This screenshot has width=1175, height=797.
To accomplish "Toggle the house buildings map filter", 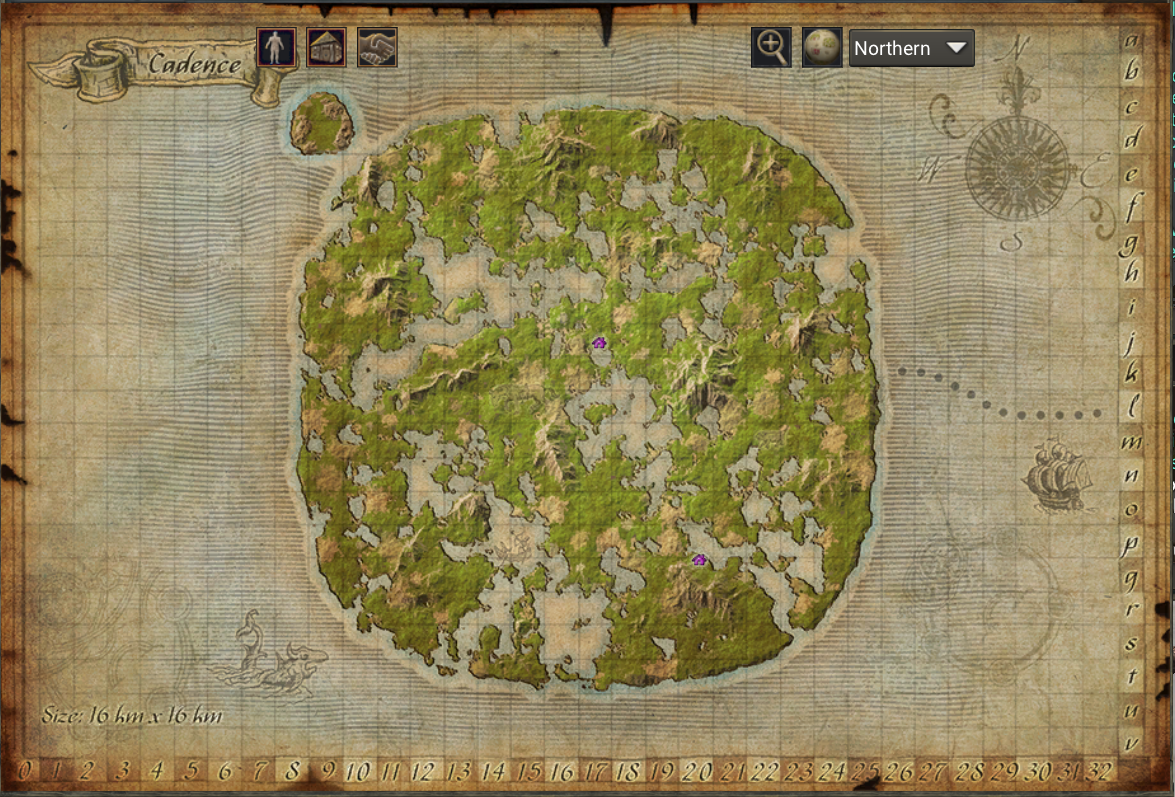I will click(x=326, y=47).
